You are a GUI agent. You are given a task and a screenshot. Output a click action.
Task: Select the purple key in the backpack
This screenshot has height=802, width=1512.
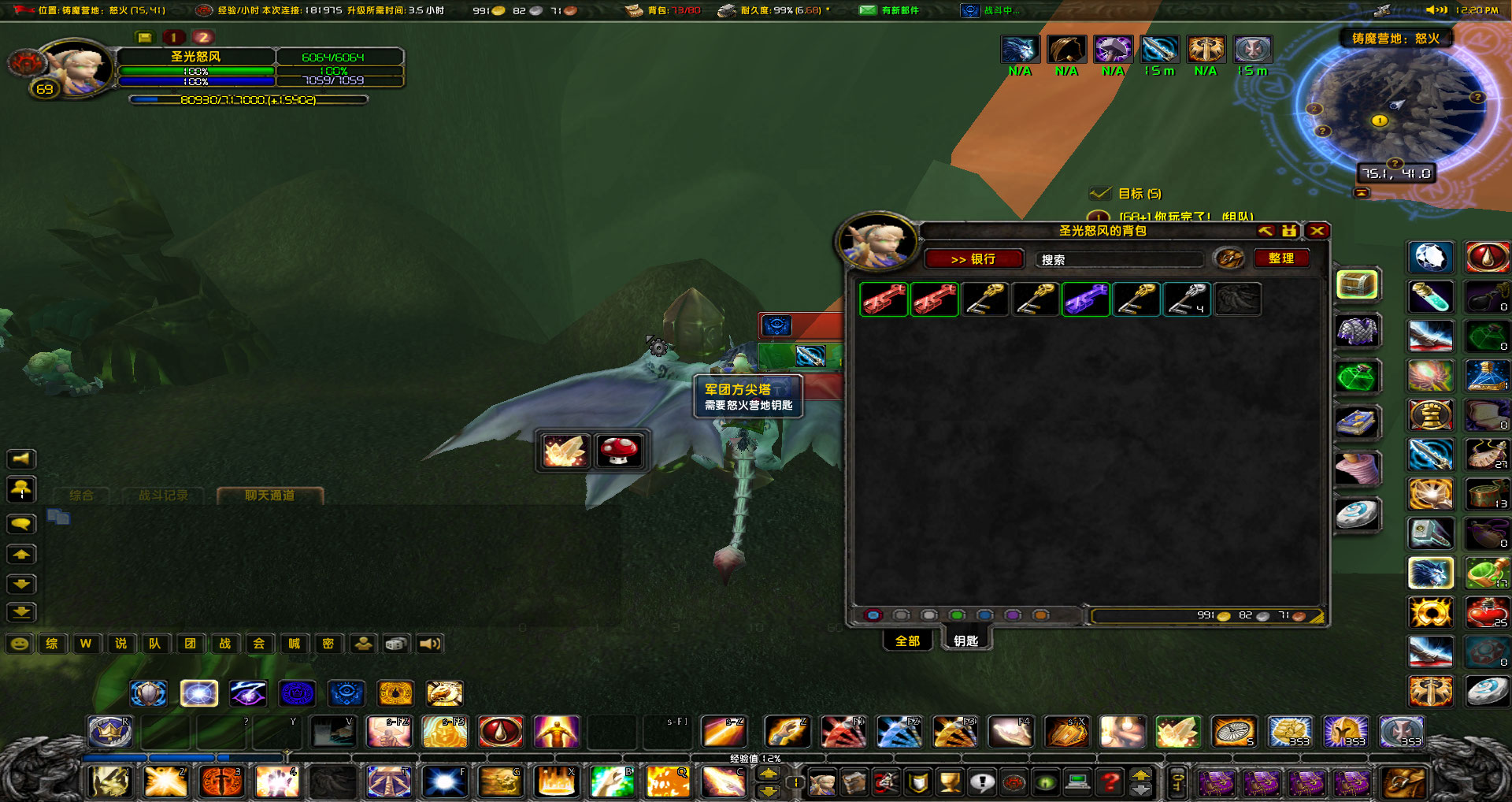click(1086, 299)
